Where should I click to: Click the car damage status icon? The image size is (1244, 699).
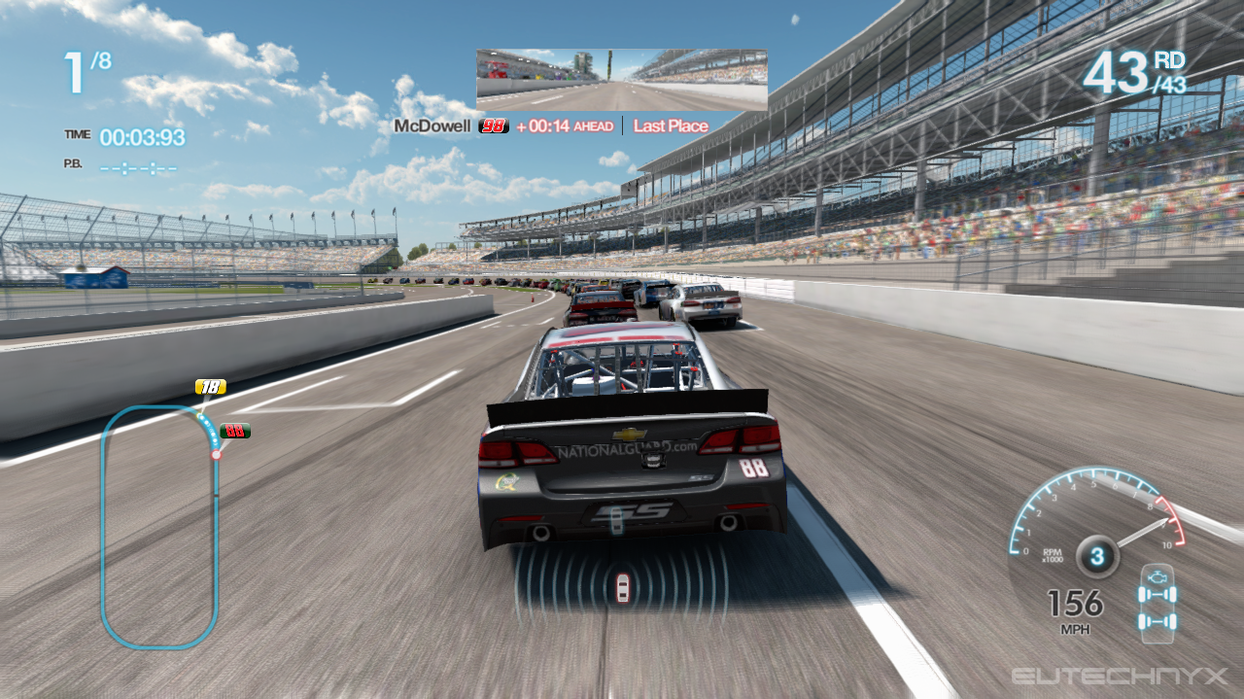pyautogui.click(x=1157, y=601)
